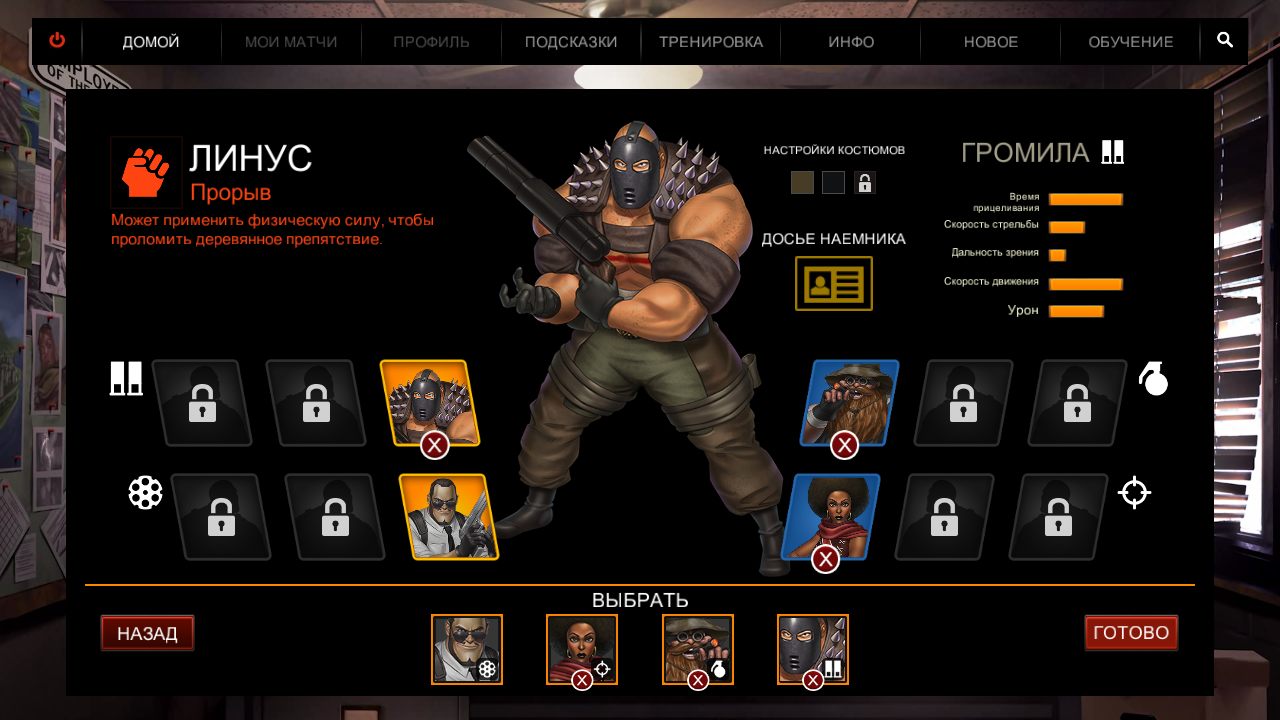Click the НАЗАД button

[147, 632]
